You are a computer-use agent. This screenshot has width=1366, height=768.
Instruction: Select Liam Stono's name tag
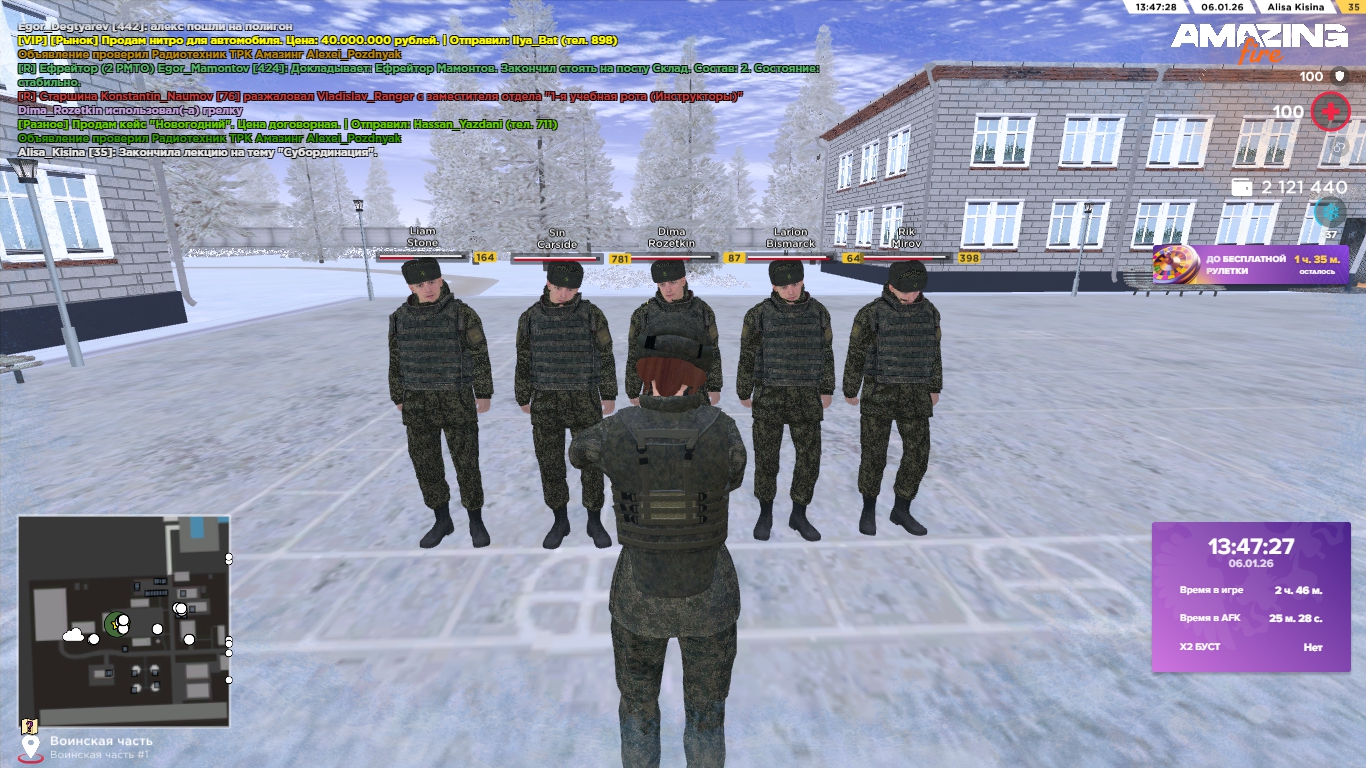tap(422, 237)
